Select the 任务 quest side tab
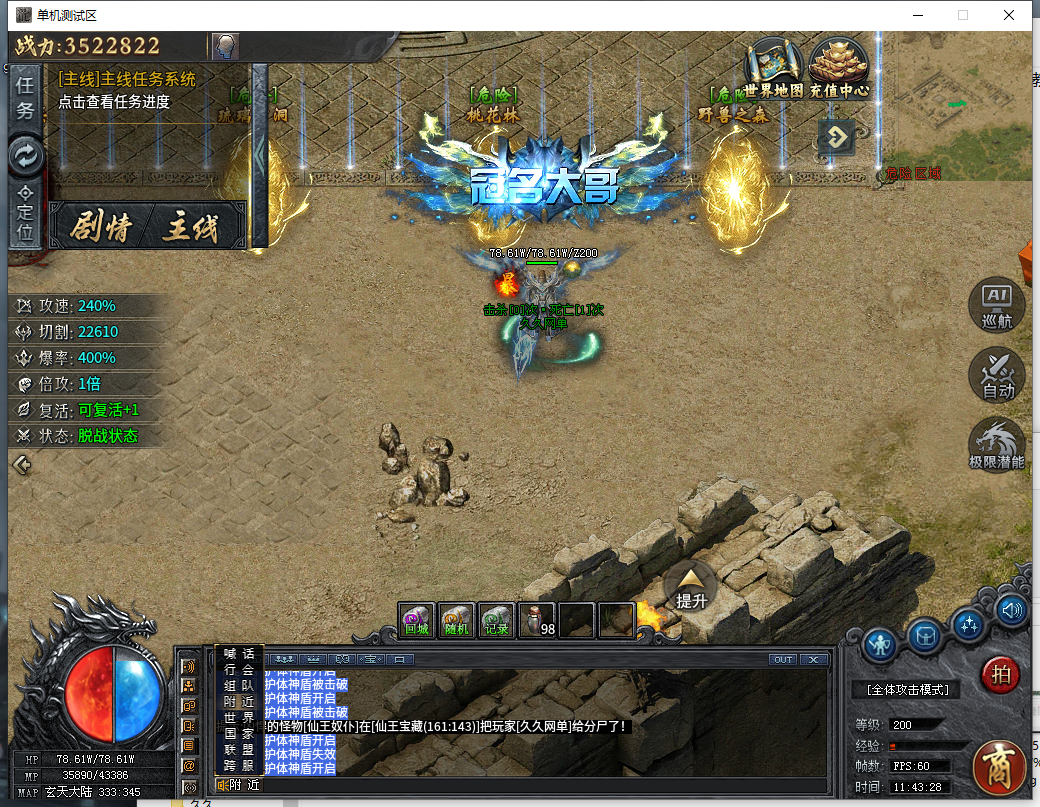Image resolution: width=1040 pixels, height=807 pixels. coord(25,98)
